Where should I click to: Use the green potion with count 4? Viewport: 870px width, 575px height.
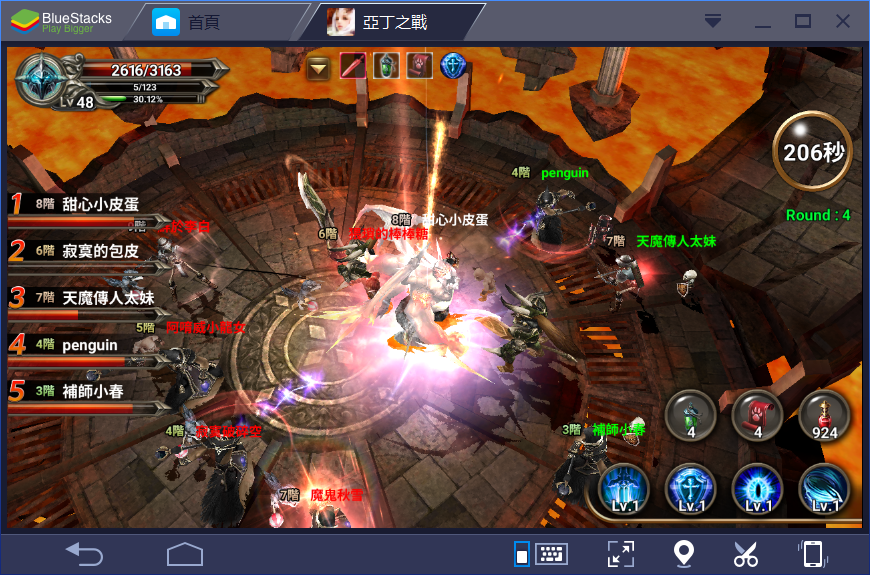[690, 413]
